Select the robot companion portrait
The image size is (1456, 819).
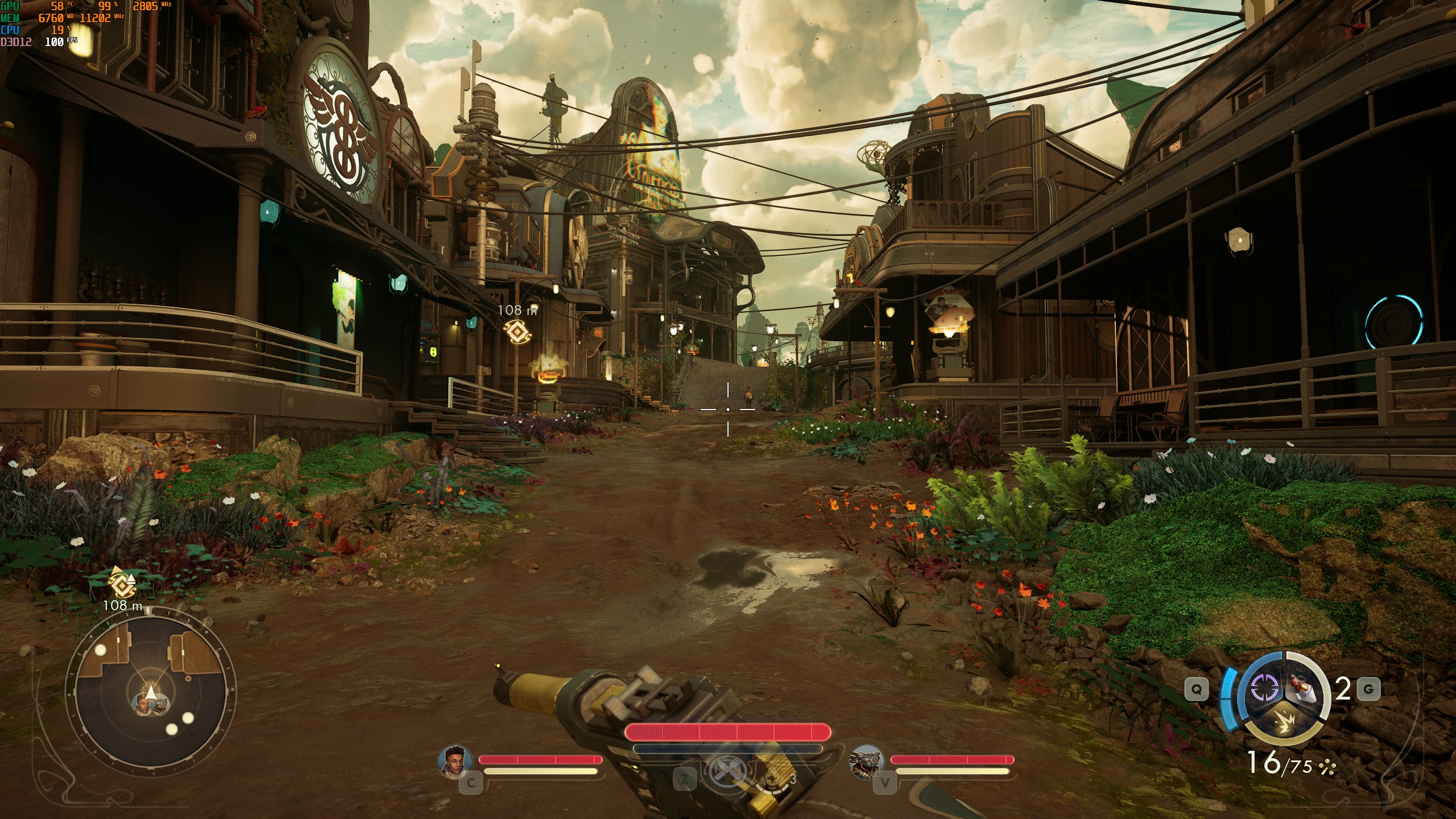(867, 761)
